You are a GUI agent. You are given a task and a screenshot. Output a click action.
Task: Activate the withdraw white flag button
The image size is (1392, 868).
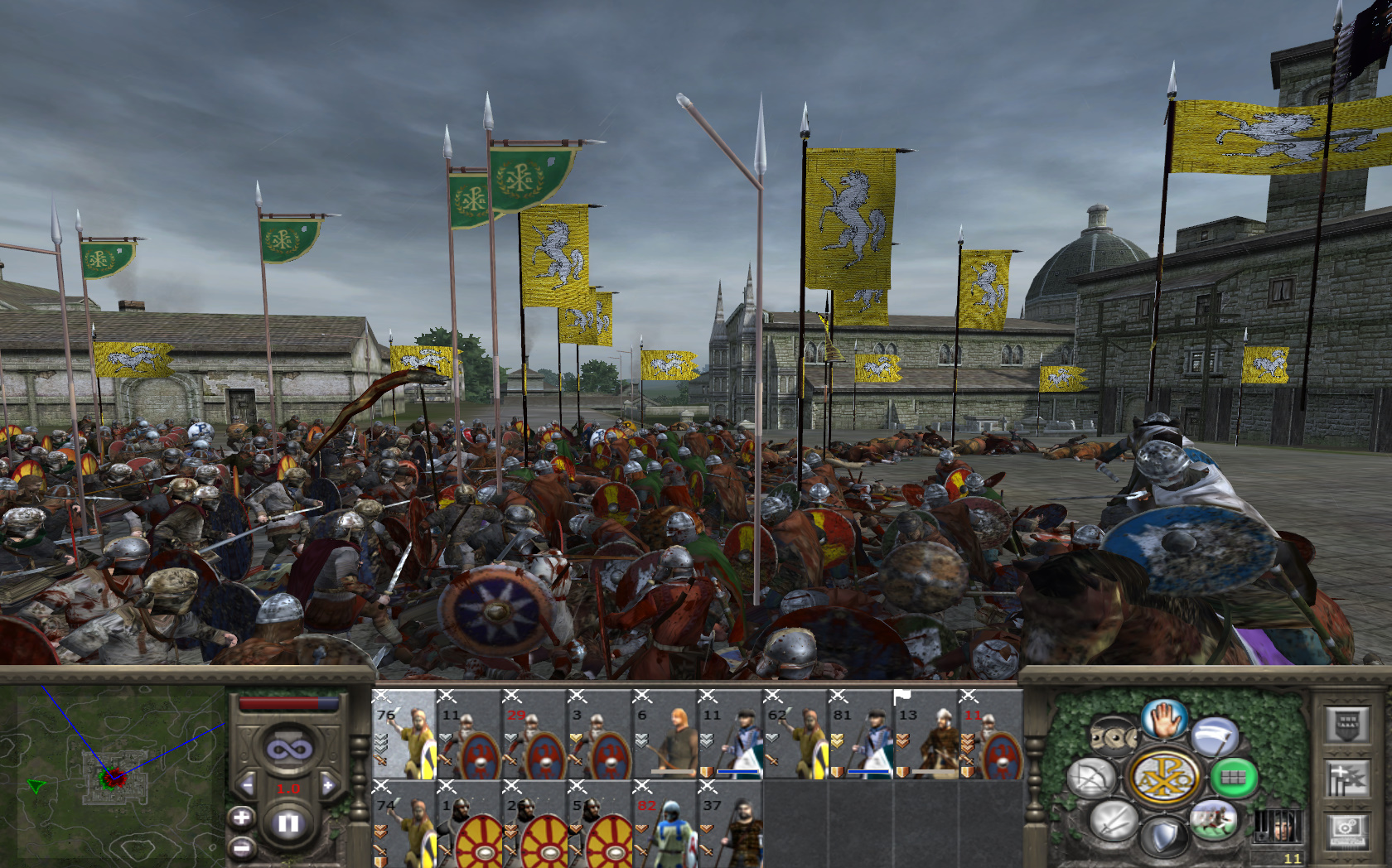pos(1214,735)
